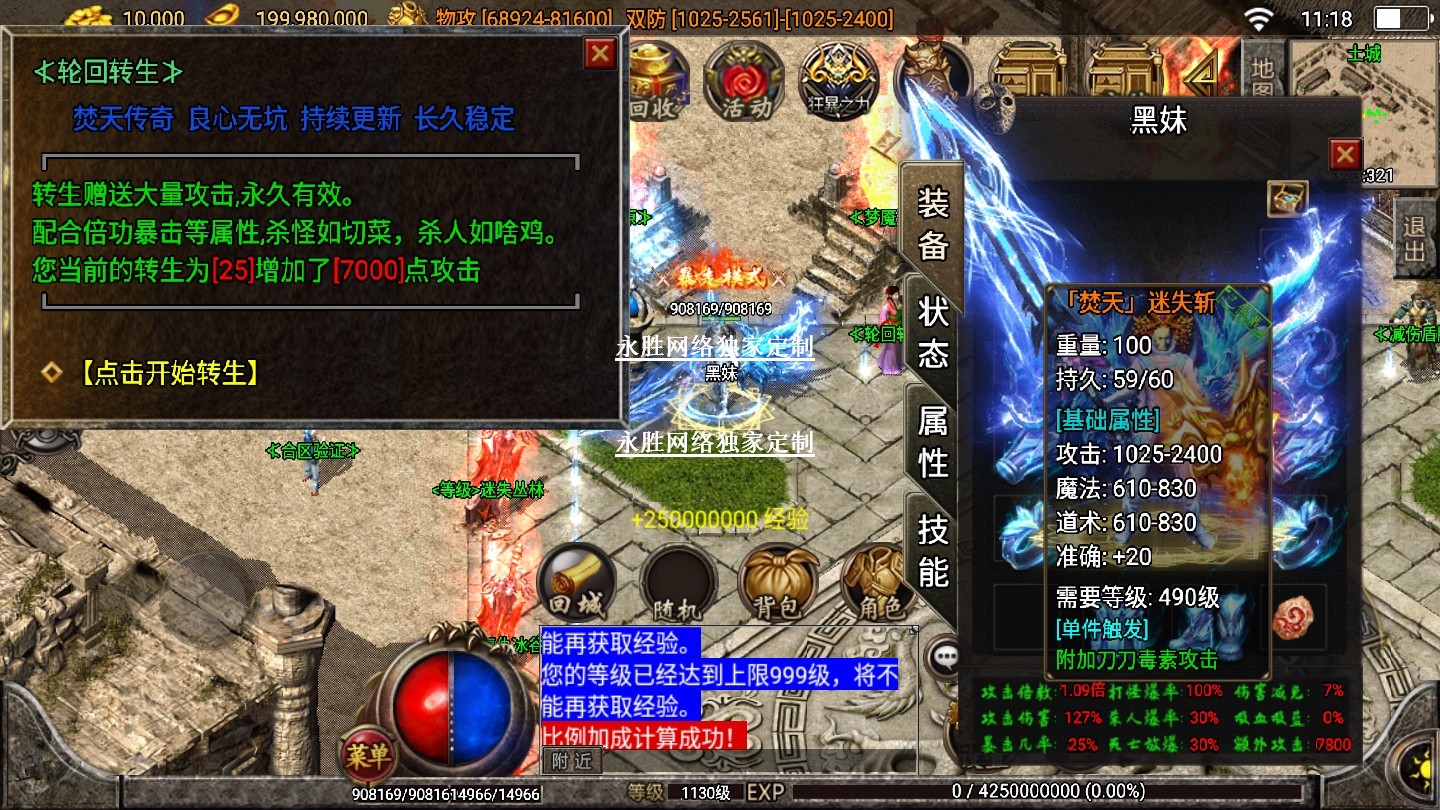Open the 活动 rose icon

tap(743, 81)
